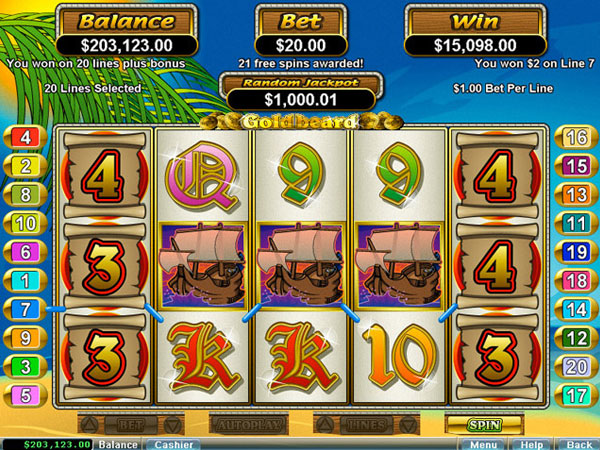Select payline 12 marker

576,338
